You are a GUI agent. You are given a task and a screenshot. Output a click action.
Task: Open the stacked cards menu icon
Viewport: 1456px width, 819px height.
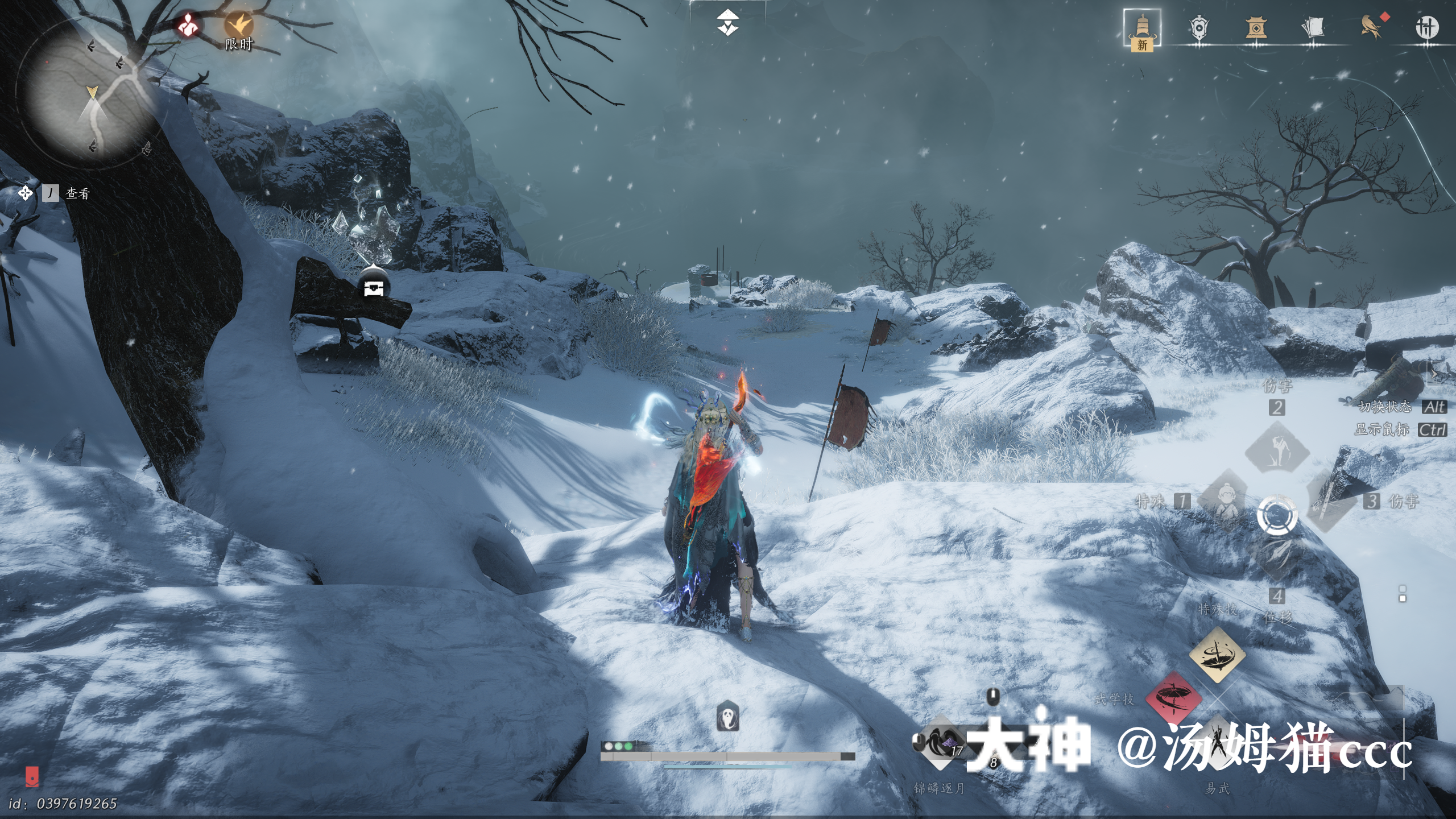(1312, 27)
